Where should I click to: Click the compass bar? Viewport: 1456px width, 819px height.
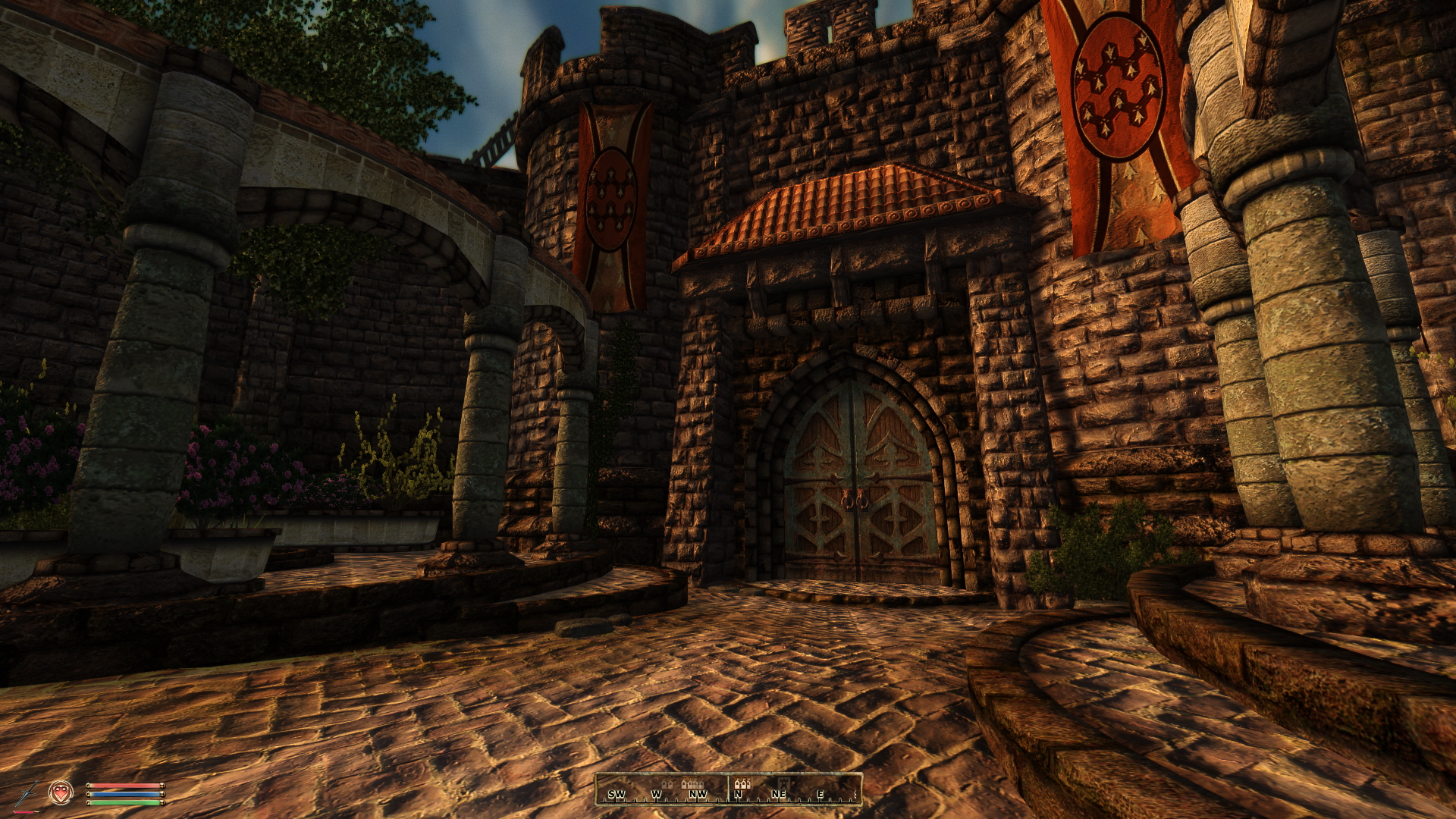pos(728,789)
